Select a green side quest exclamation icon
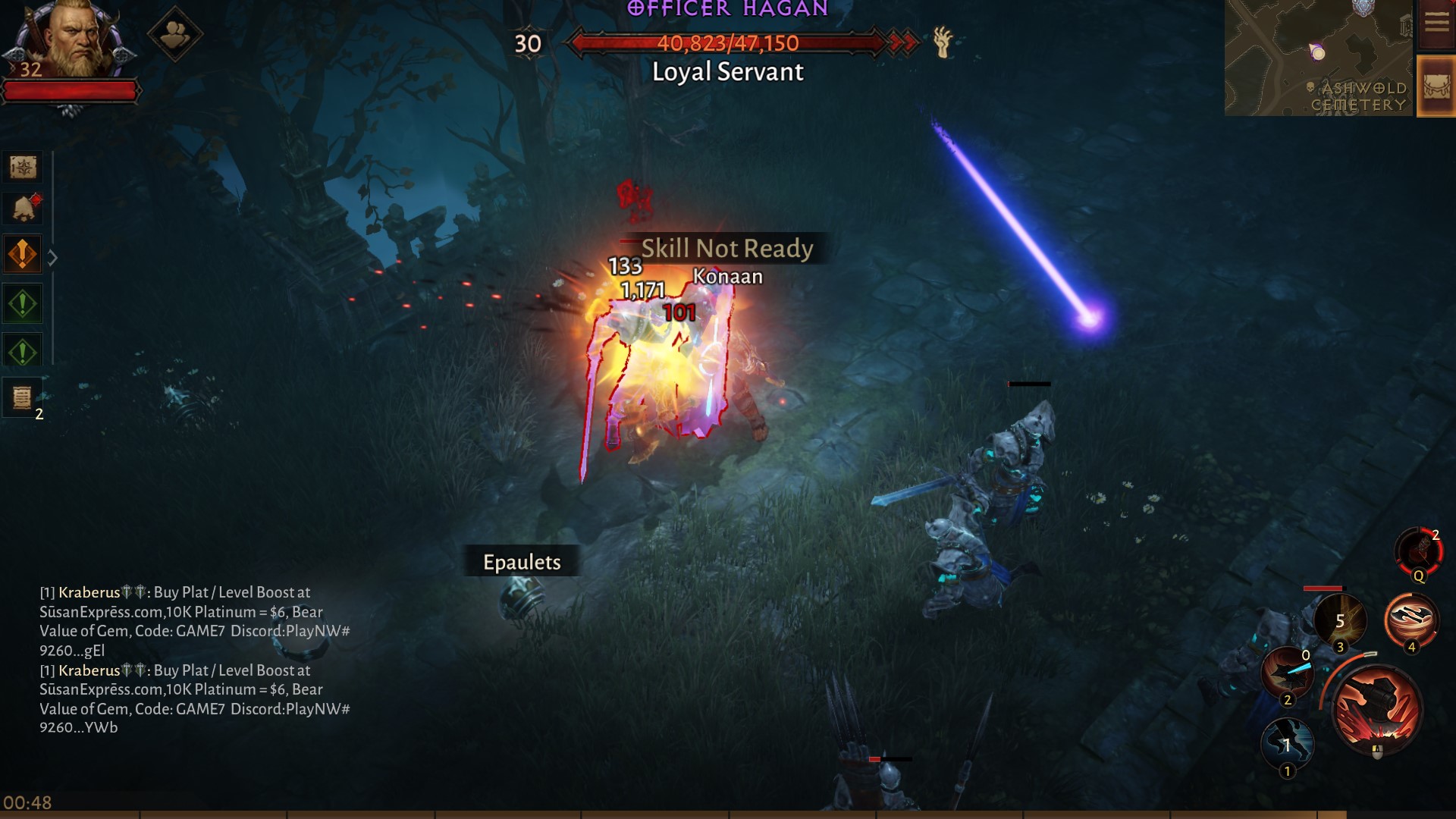This screenshot has width=1456, height=819. point(23,303)
